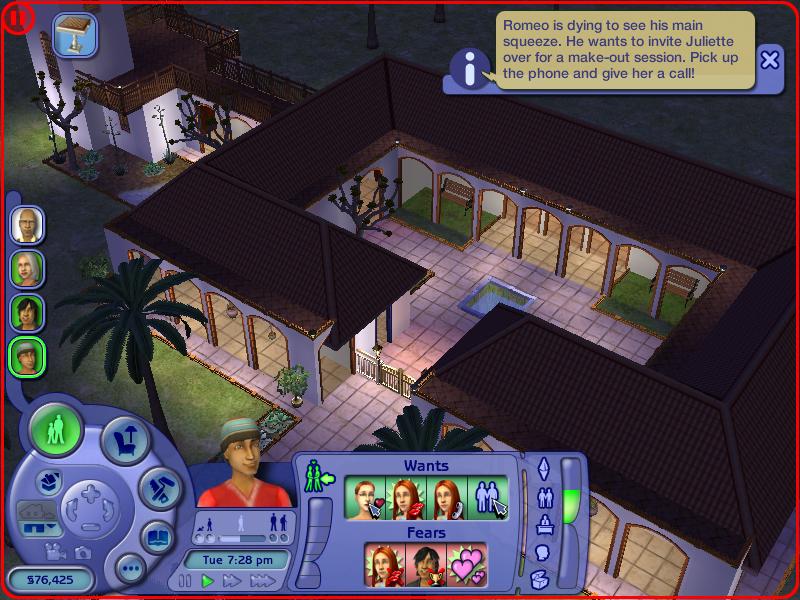Screen dimensions: 800x600
Task: Close the Romeo tutorial message
Action: point(770,60)
